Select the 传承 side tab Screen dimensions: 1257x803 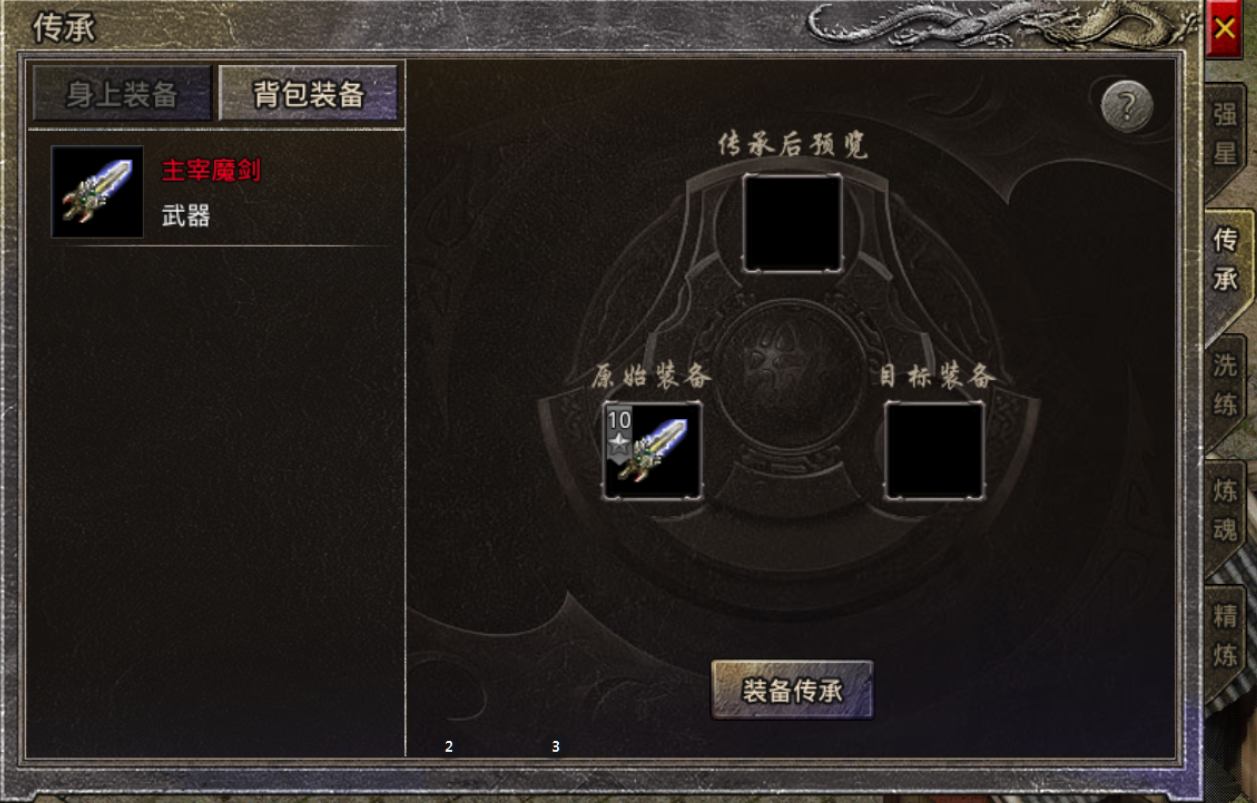click(1225, 259)
